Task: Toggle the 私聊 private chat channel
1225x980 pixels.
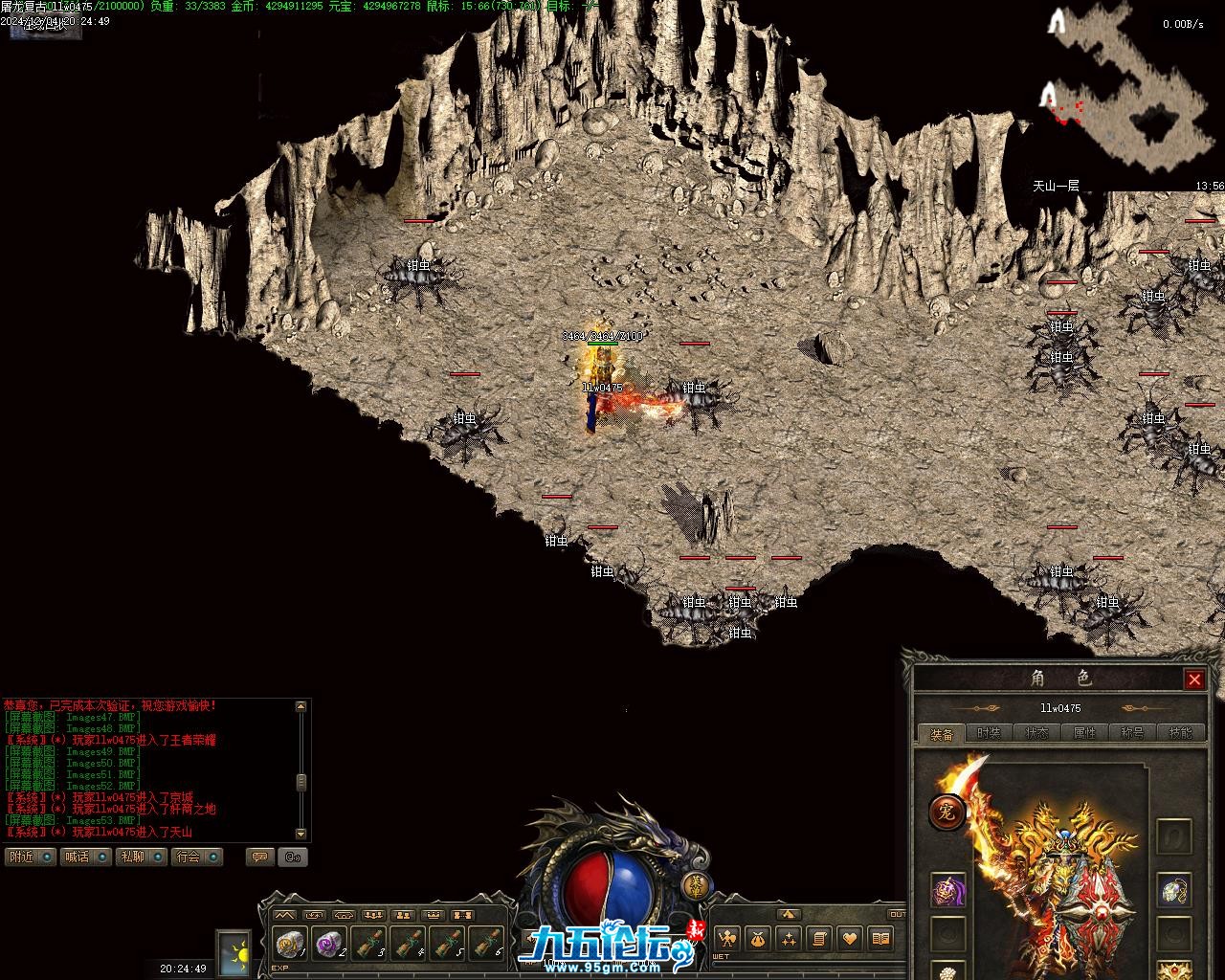Action: pyautogui.click(x=142, y=857)
